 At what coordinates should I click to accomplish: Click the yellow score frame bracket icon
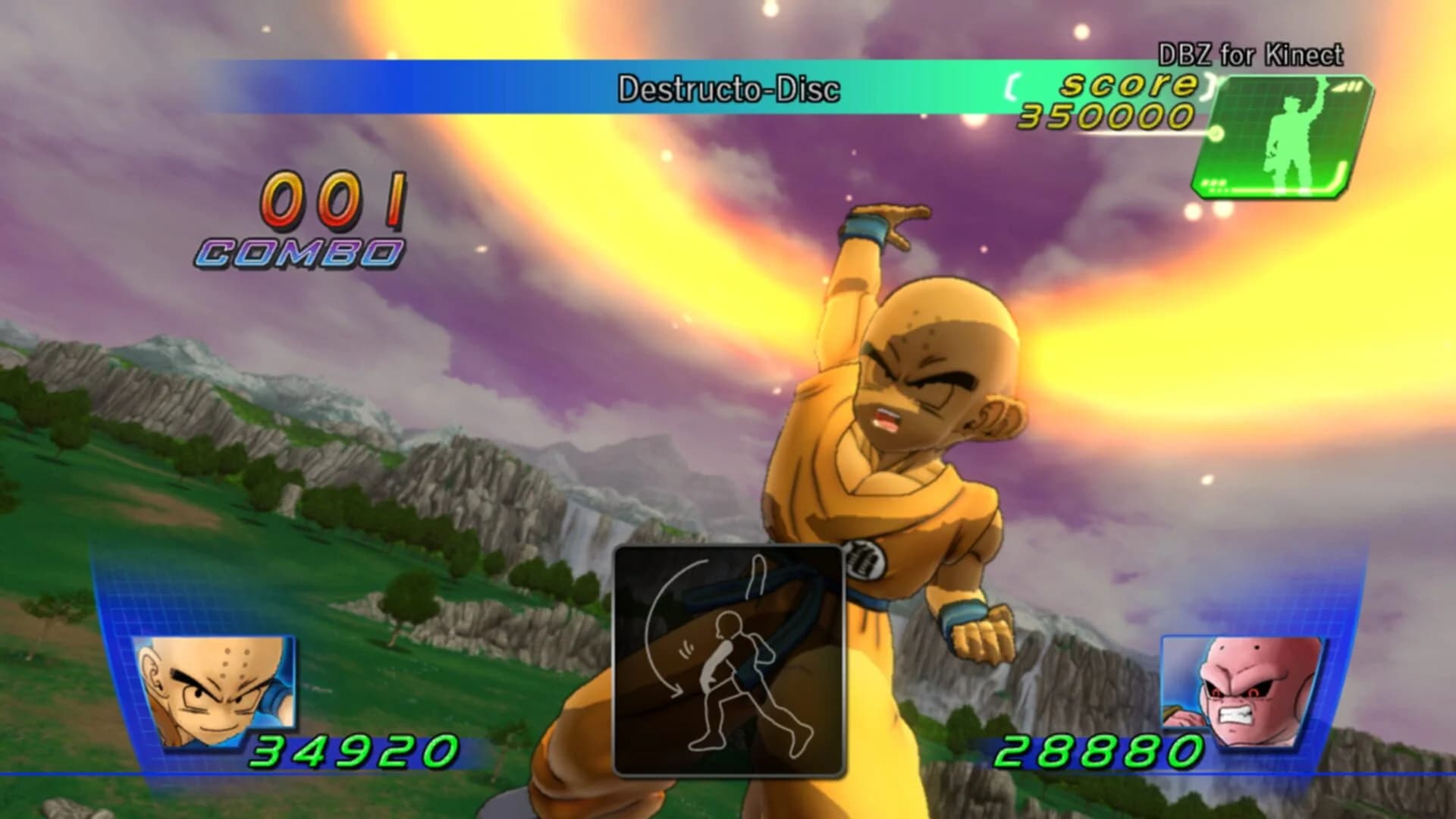1012,86
